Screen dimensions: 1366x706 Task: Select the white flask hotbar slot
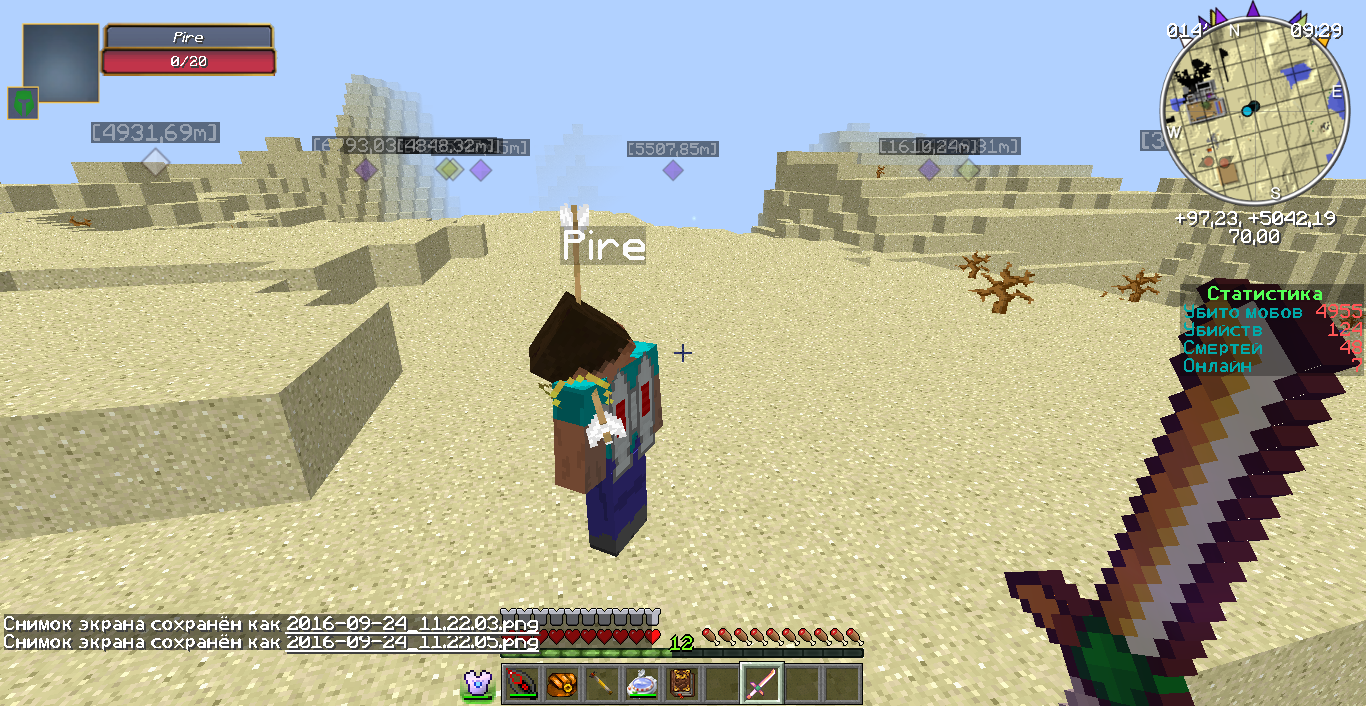click(641, 684)
